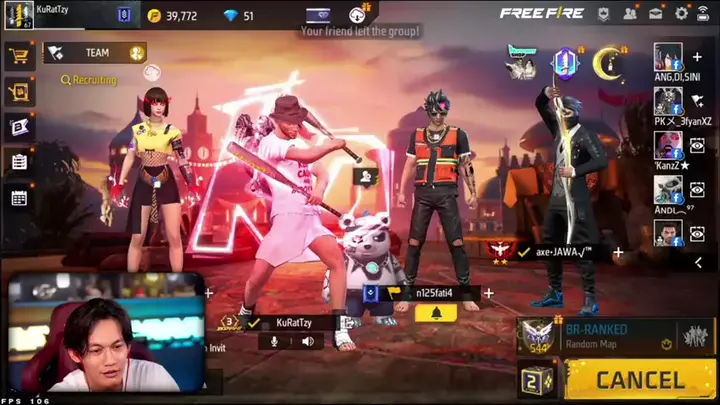Add diamonds via the diamond balance
The width and height of the screenshot is (720, 405).
237,16
